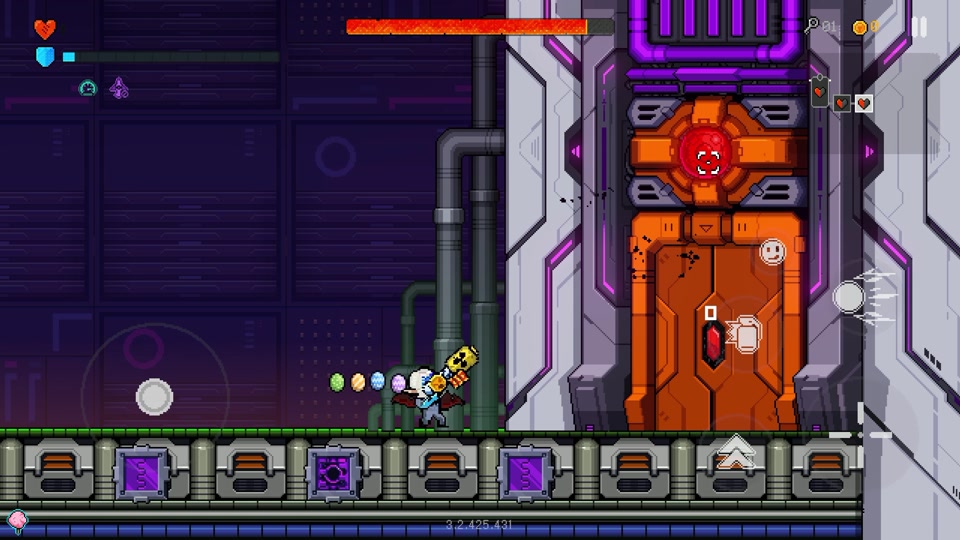Viewport: 960px width, 540px height.
Task: Tap the pink mushroom icon in corner
Action: coord(17,520)
